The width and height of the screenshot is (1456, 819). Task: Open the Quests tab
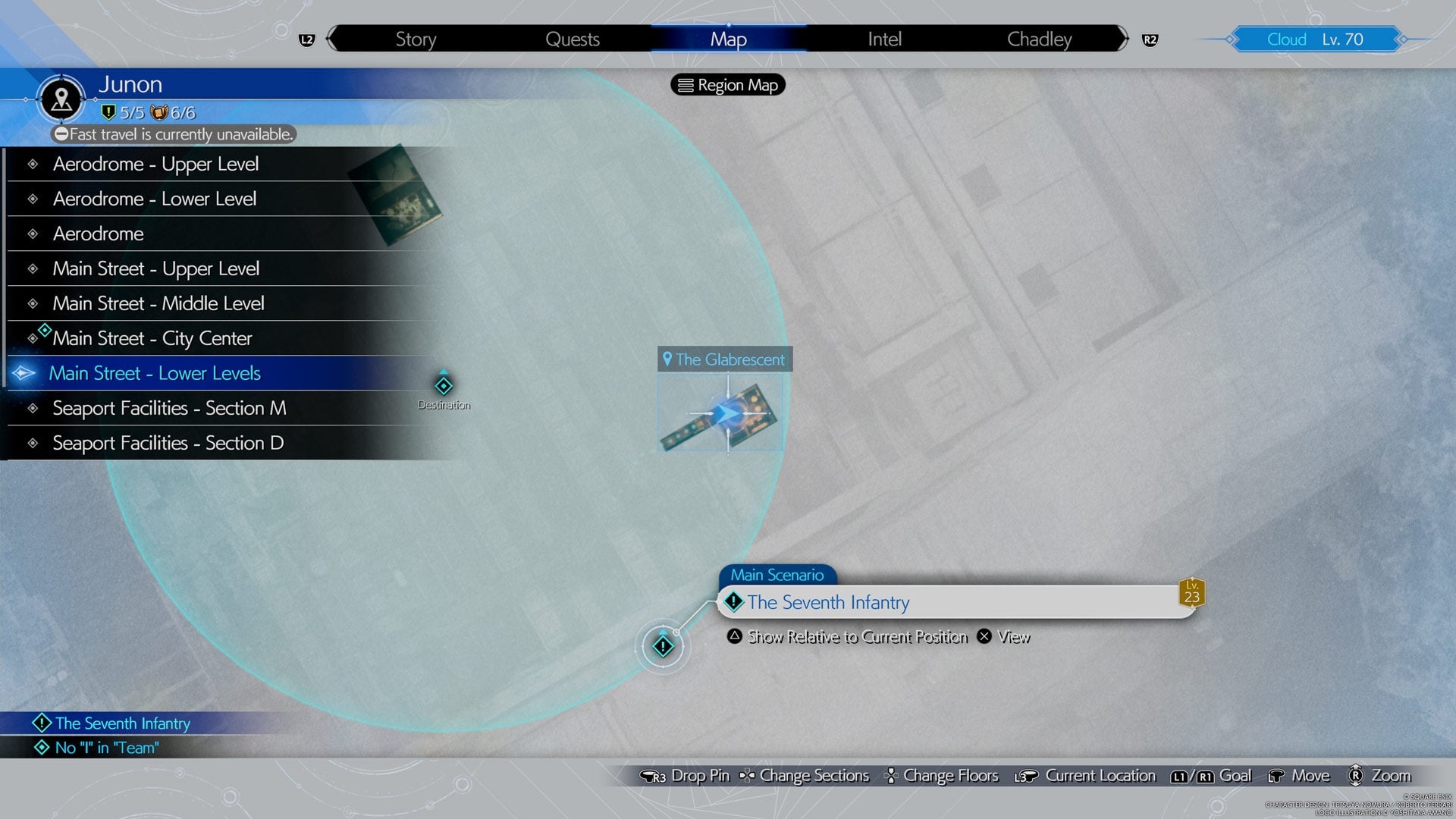[x=573, y=39]
